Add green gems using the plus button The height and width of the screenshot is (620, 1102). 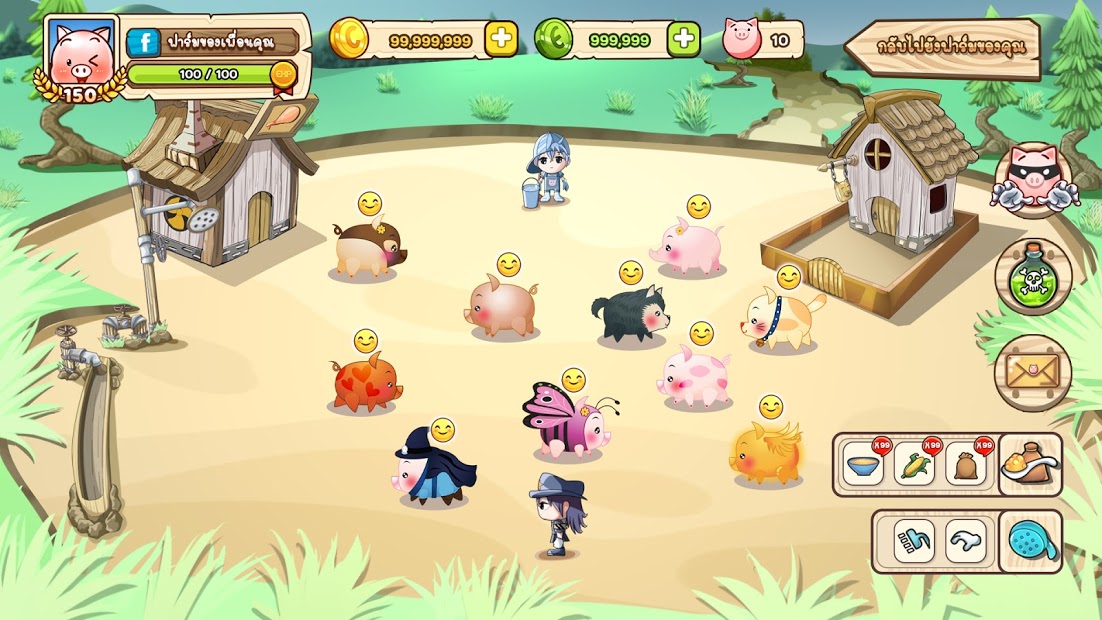click(684, 39)
